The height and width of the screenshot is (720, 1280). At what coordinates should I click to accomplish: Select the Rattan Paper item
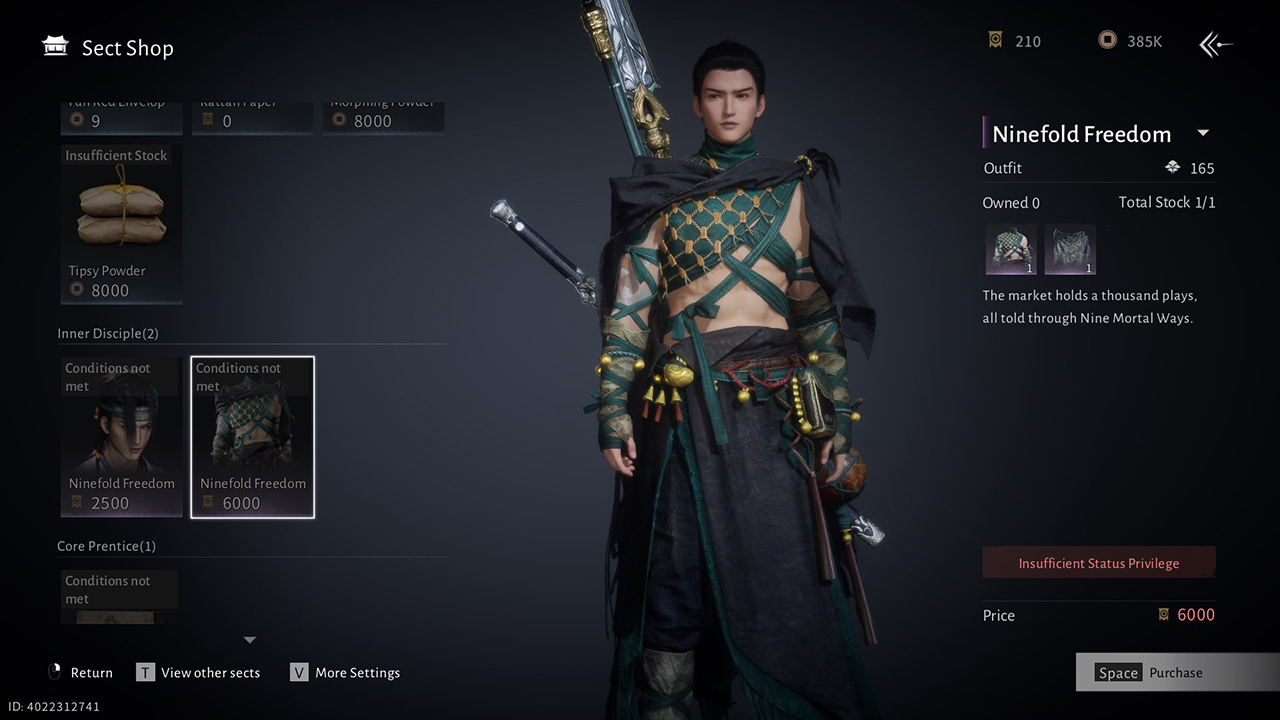[x=252, y=118]
